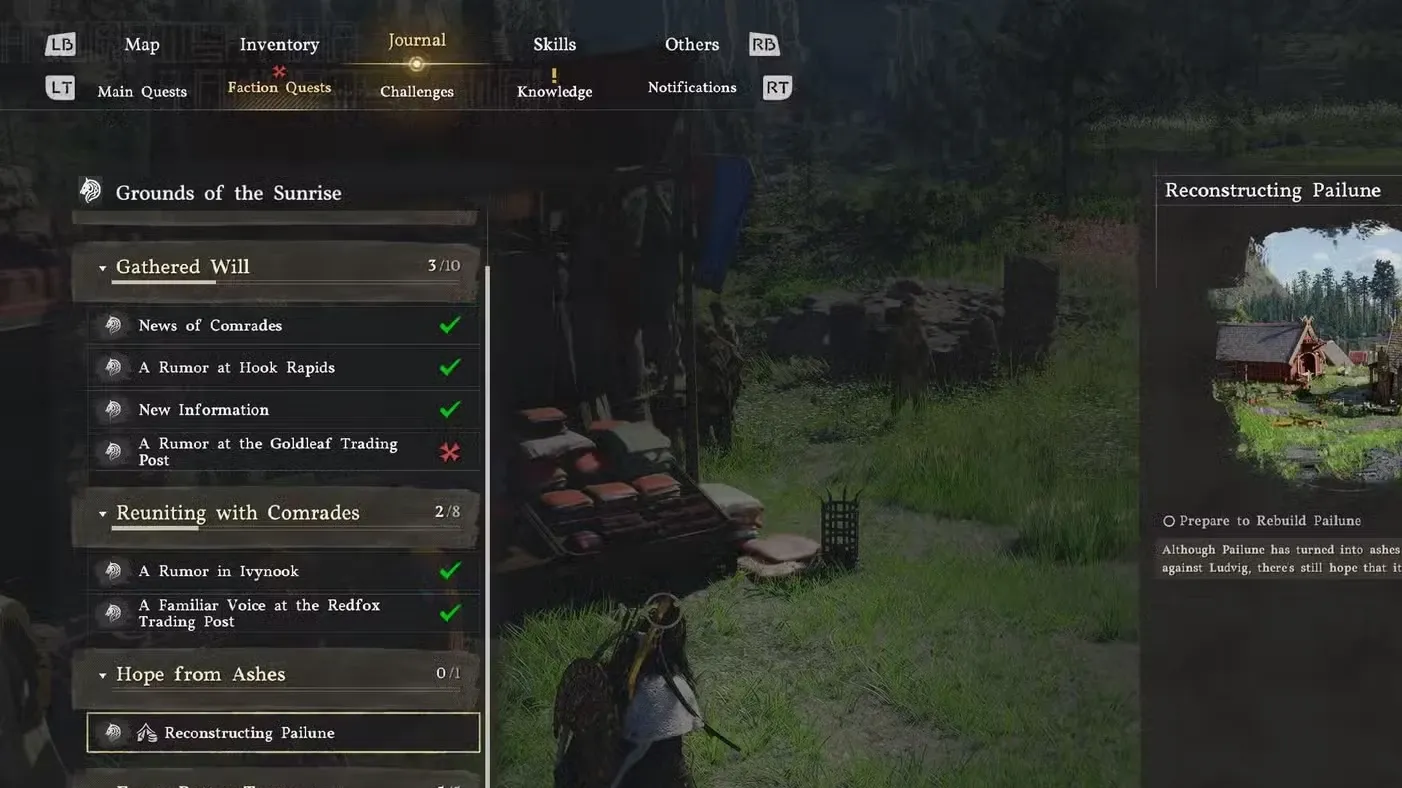Click the LB shoulder button icon
The image size is (1402, 788).
pos(60,44)
